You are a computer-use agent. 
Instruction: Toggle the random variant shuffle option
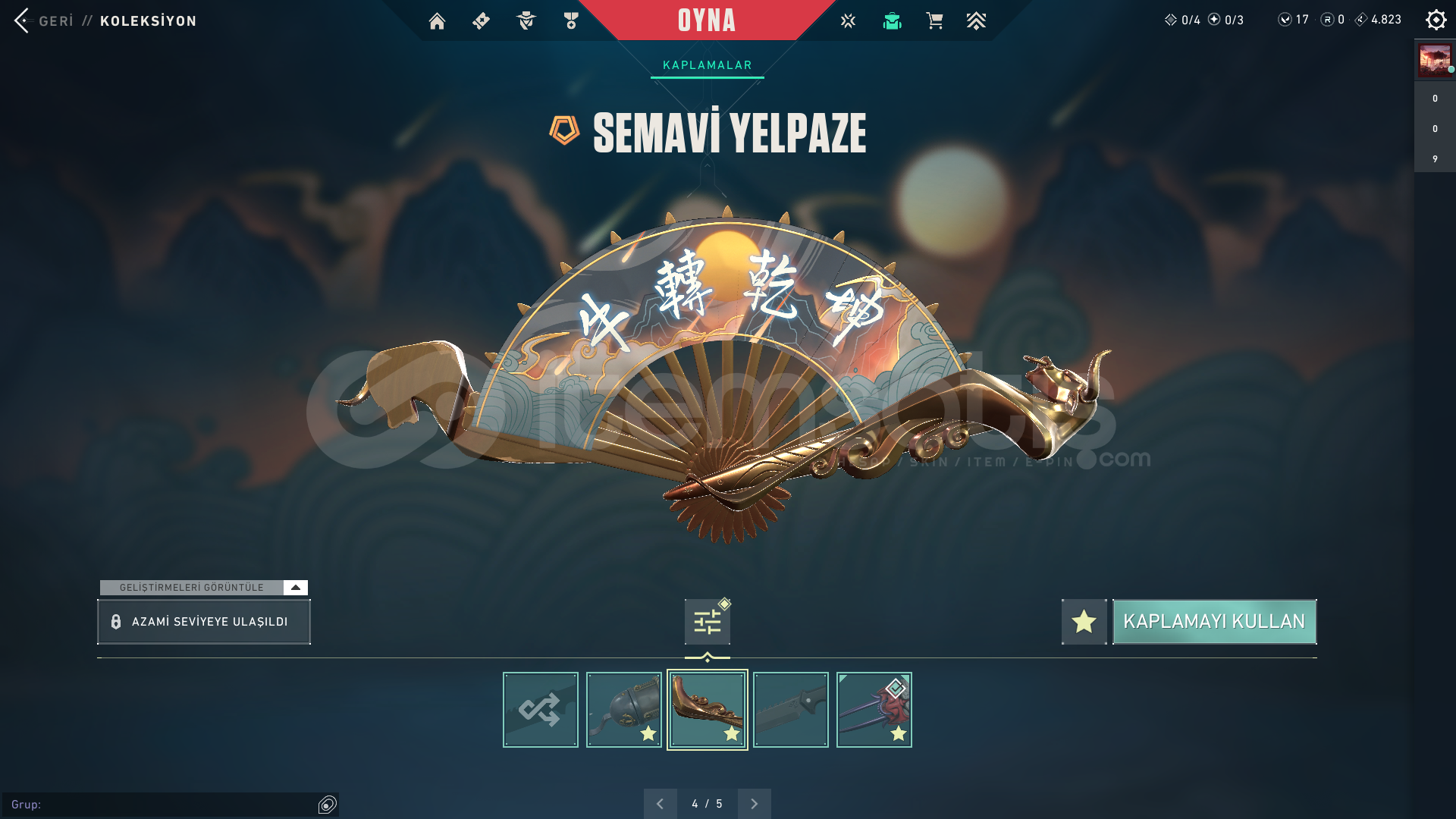pos(540,709)
